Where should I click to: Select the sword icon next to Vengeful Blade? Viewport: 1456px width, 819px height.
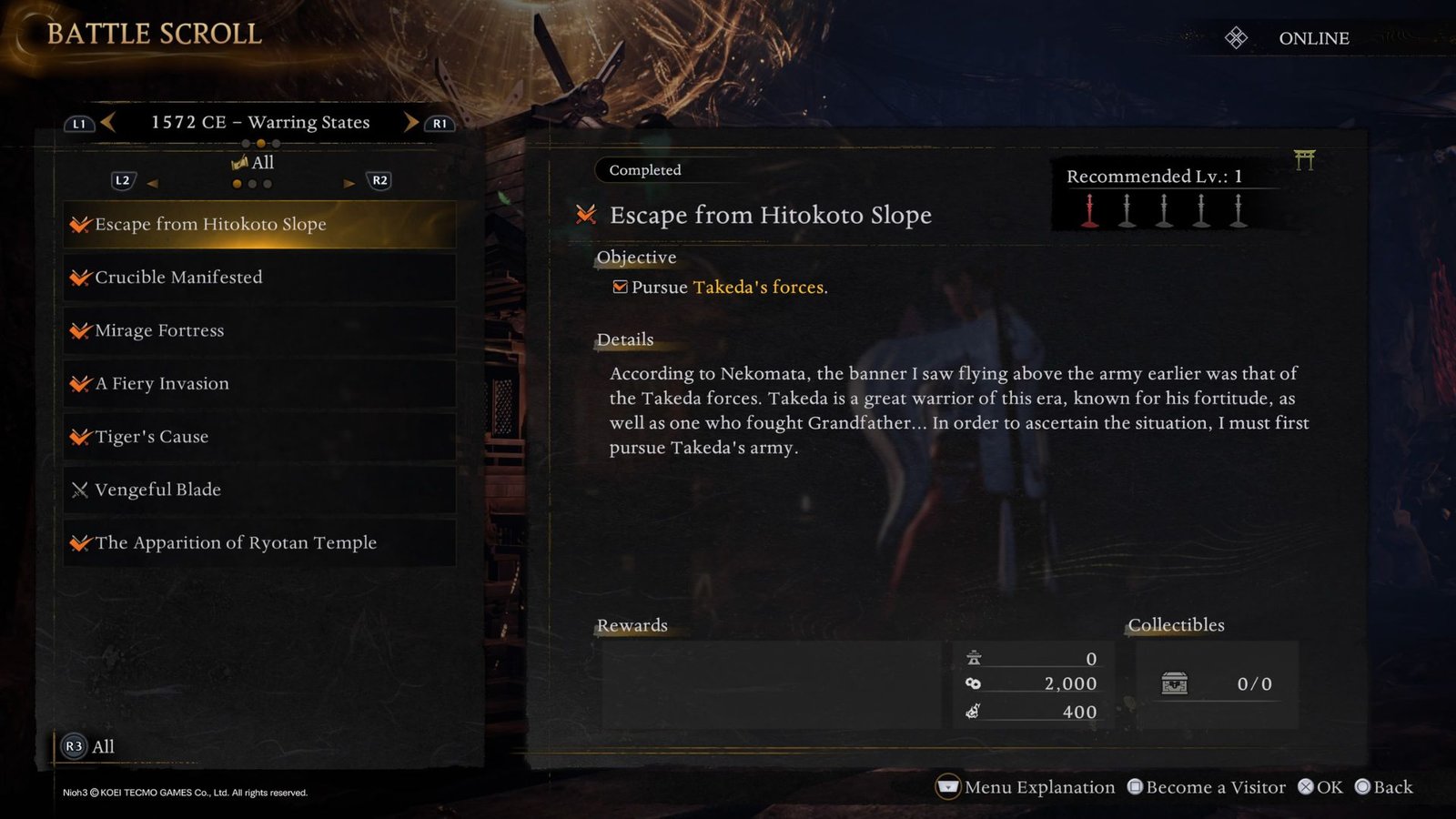click(x=79, y=490)
